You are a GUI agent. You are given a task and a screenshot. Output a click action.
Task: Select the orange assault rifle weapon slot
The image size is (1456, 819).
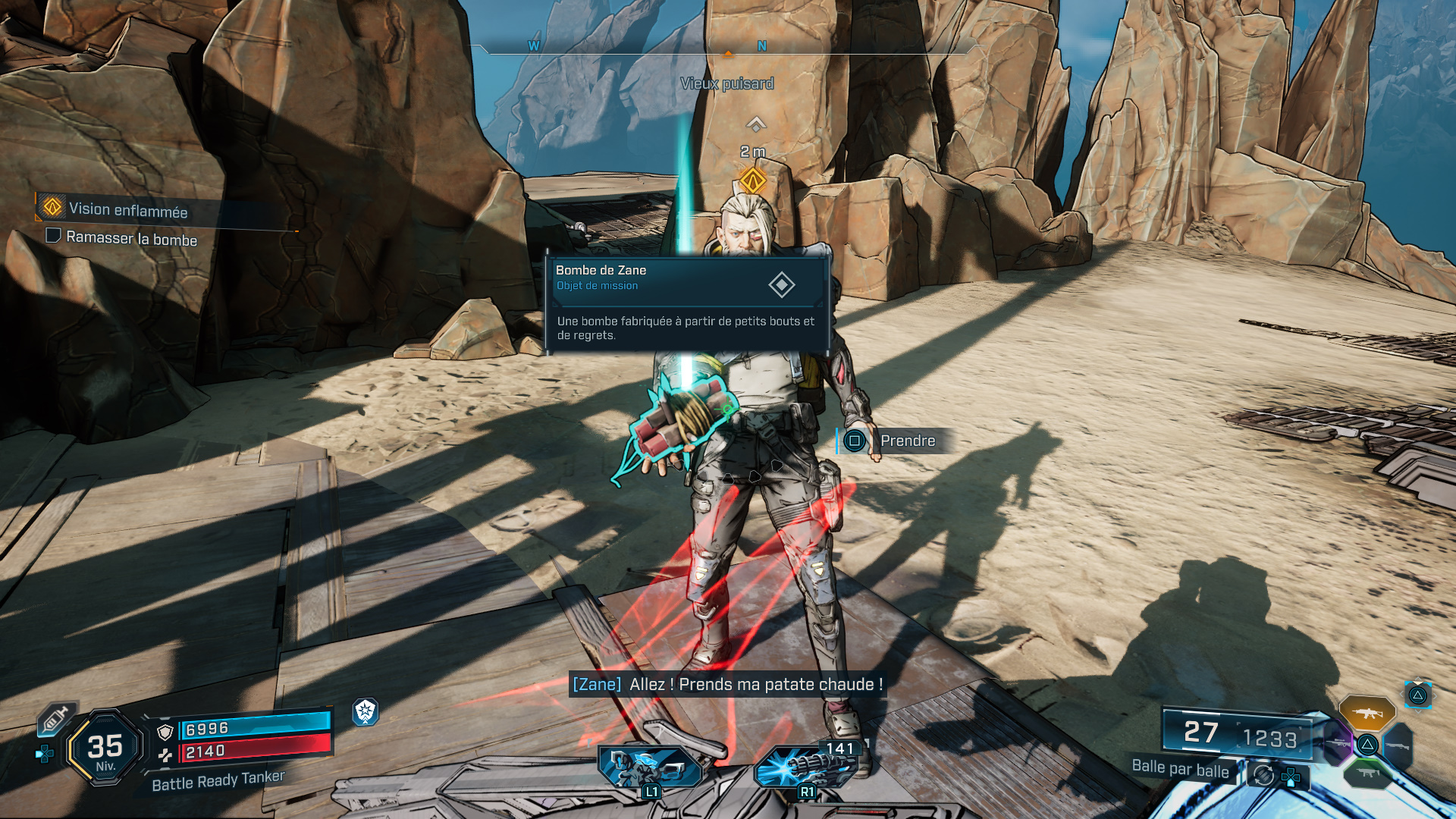[1367, 713]
